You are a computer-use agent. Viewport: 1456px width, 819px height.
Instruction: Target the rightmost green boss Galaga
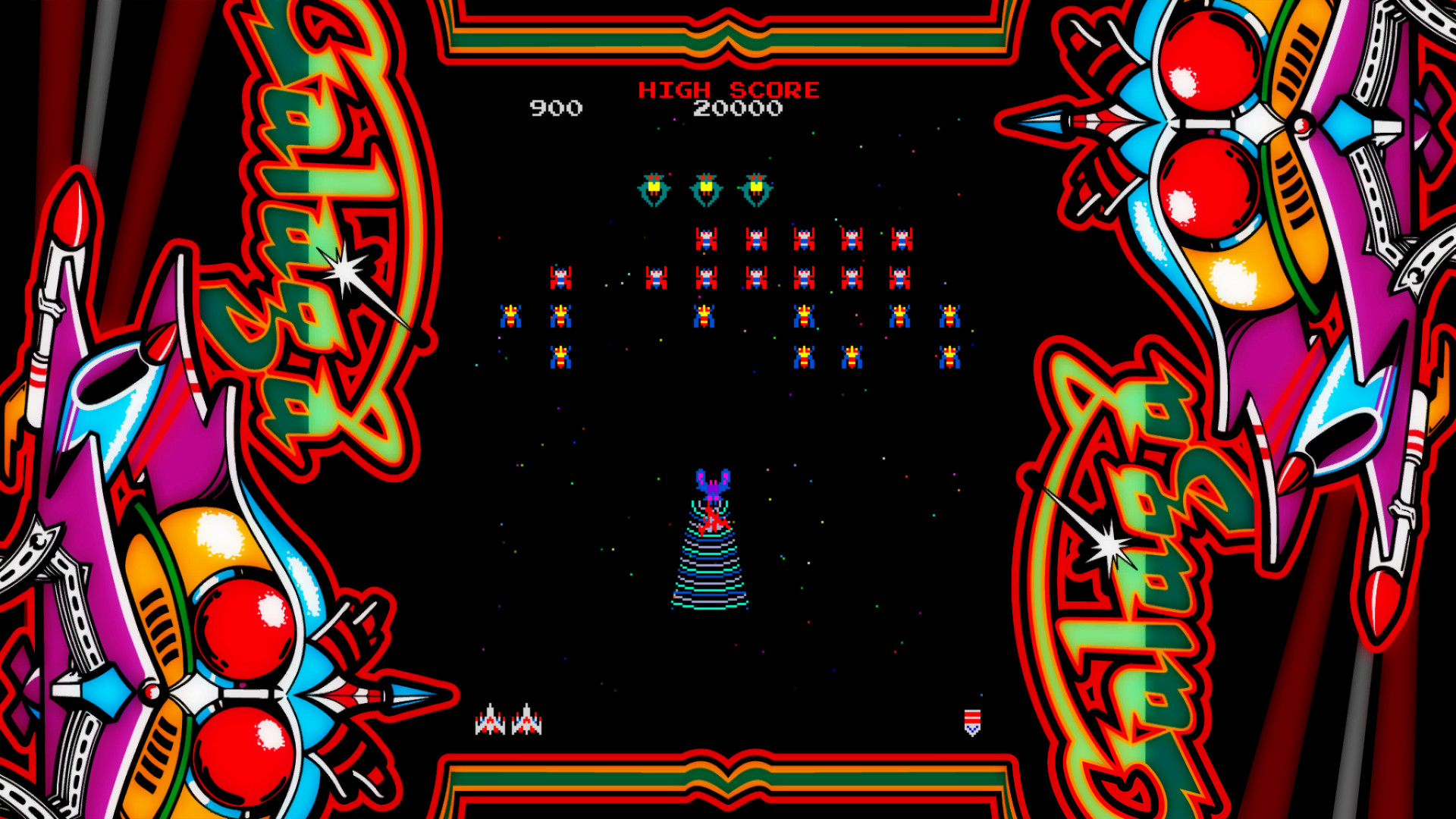point(757,188)
